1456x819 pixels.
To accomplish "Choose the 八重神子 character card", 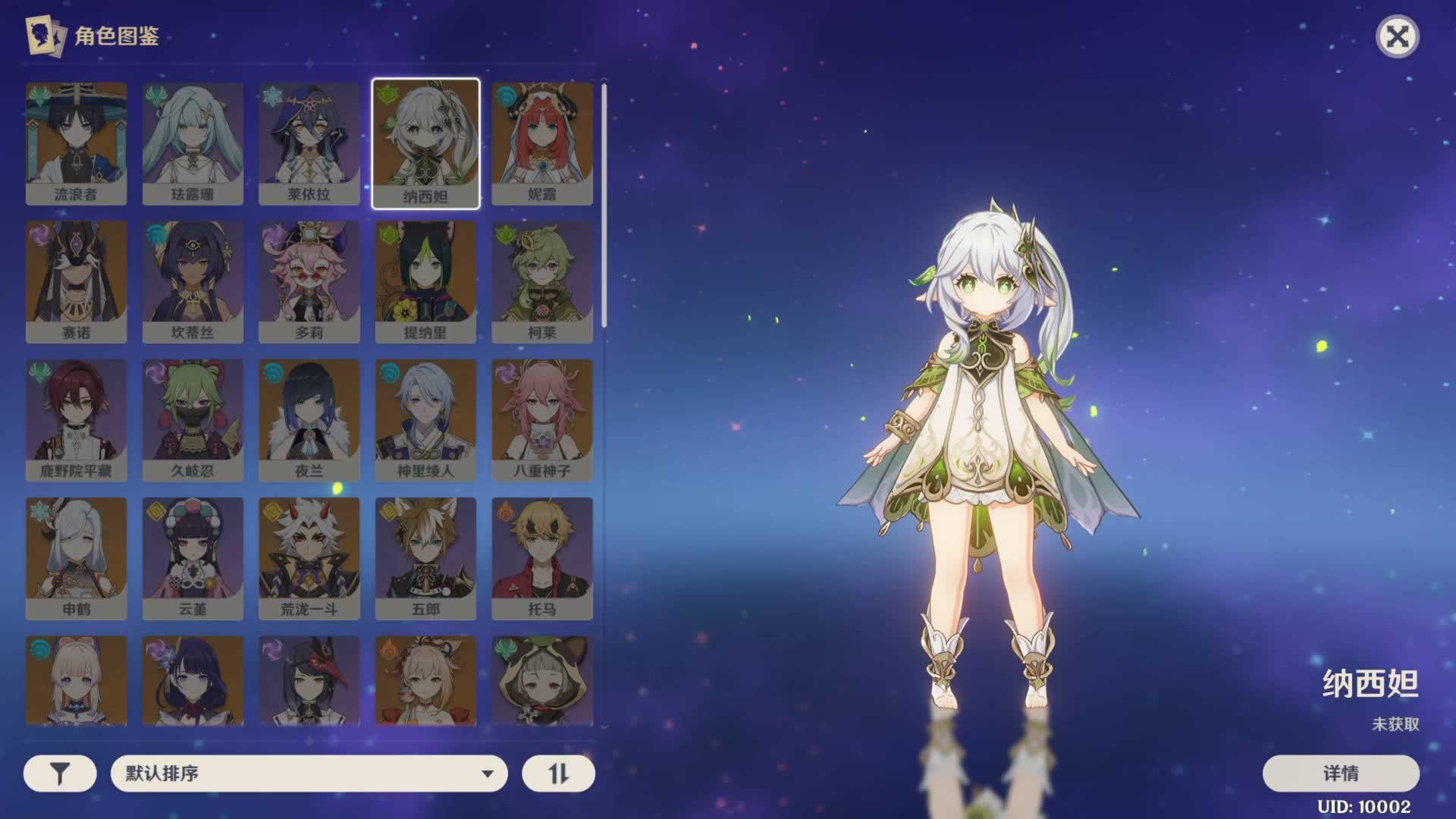I will pos(541,420).
